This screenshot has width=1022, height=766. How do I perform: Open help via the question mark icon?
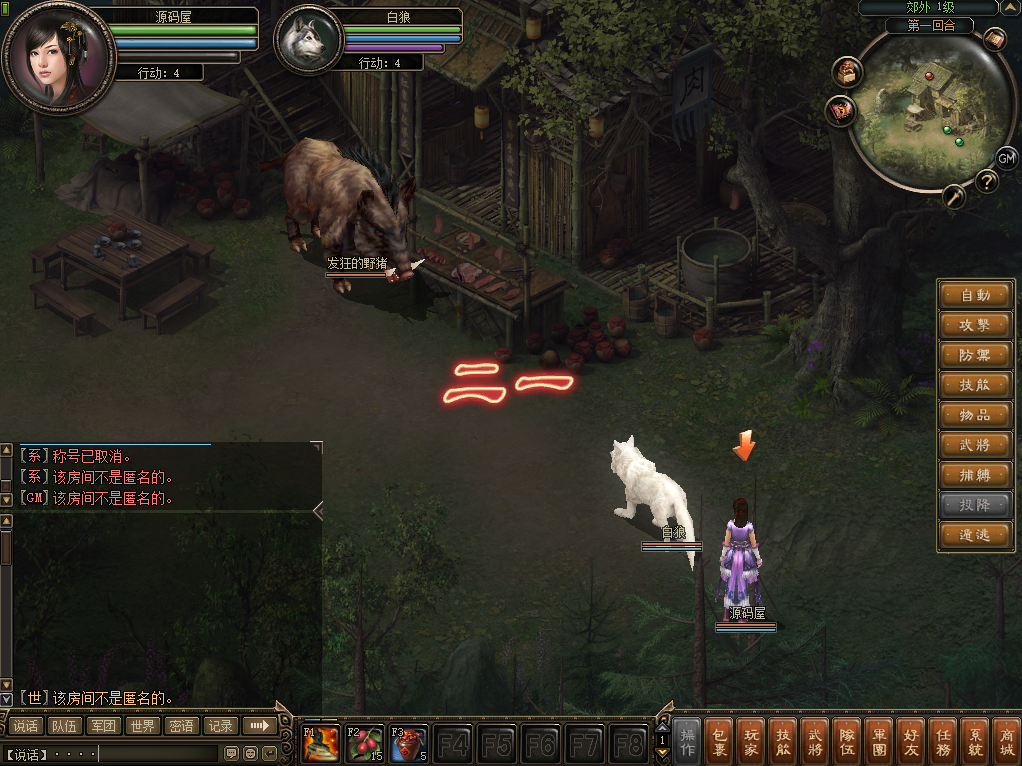pos(986,181)
